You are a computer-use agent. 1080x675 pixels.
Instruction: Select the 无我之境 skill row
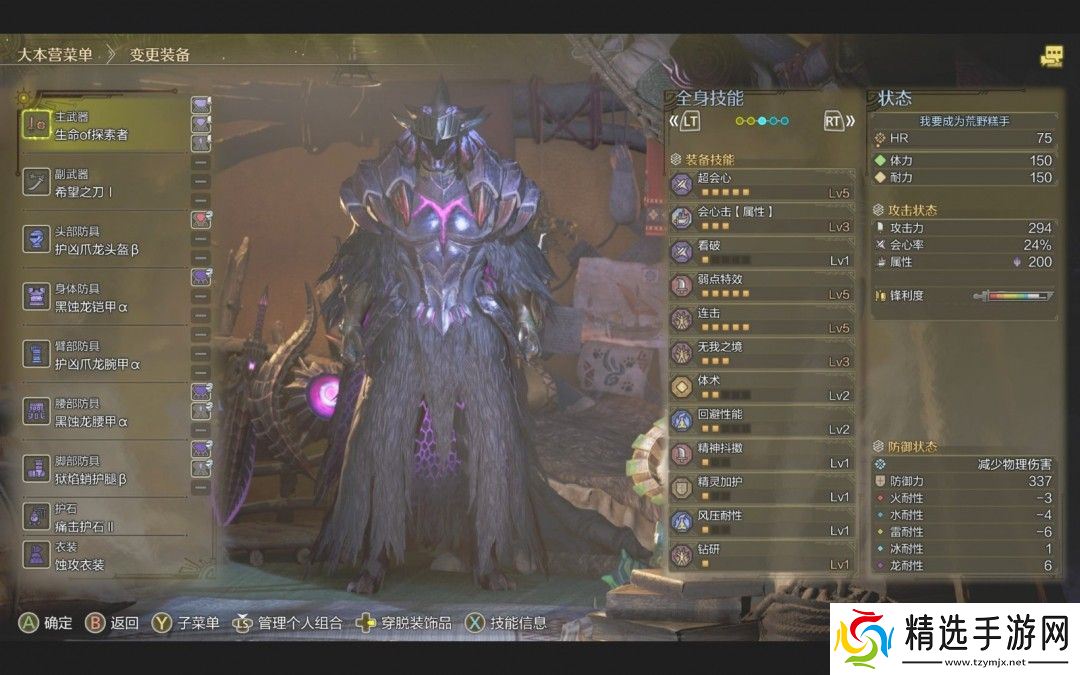762,354
